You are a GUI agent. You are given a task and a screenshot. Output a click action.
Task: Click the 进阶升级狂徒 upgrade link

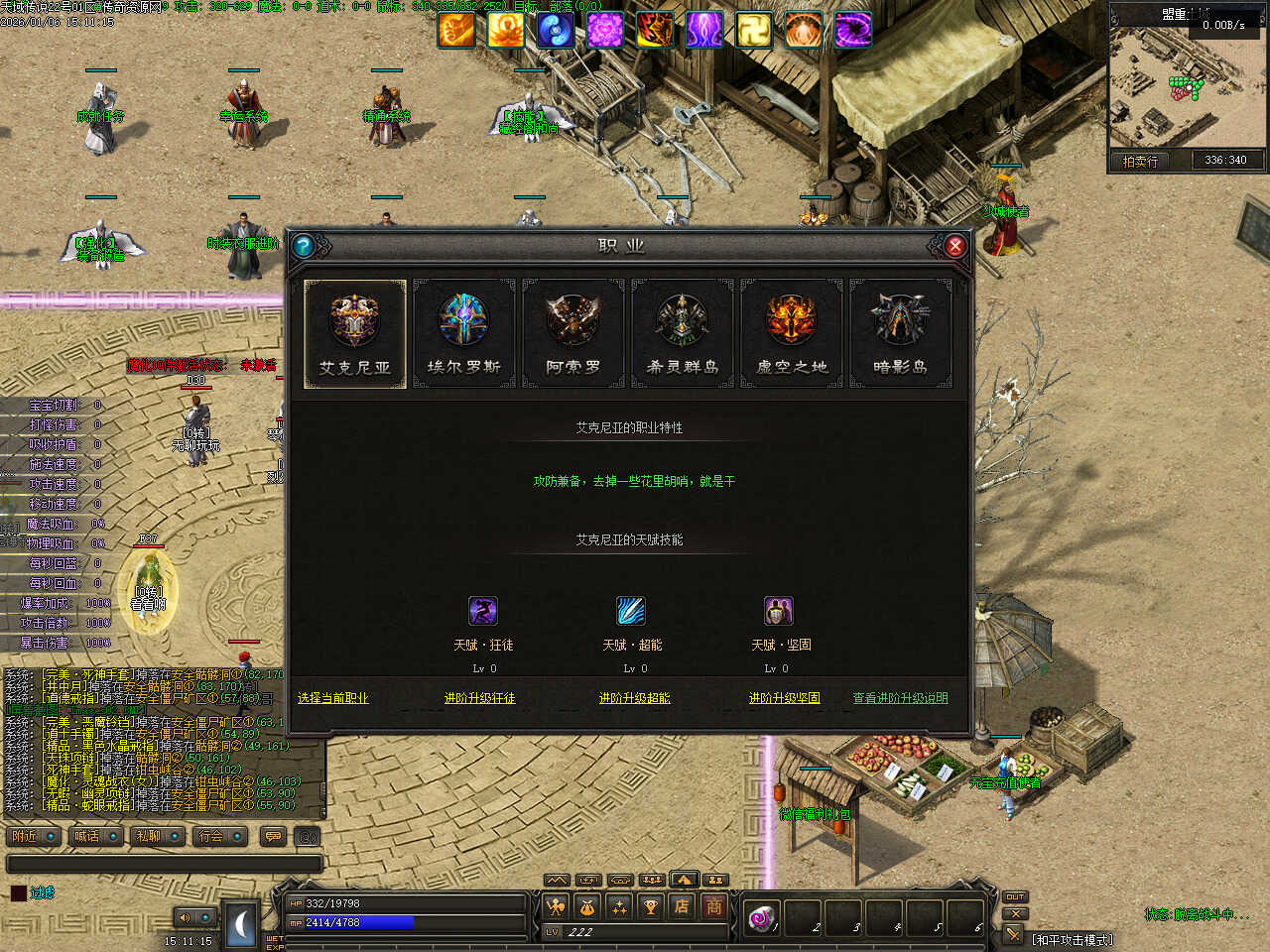point(479,698)
